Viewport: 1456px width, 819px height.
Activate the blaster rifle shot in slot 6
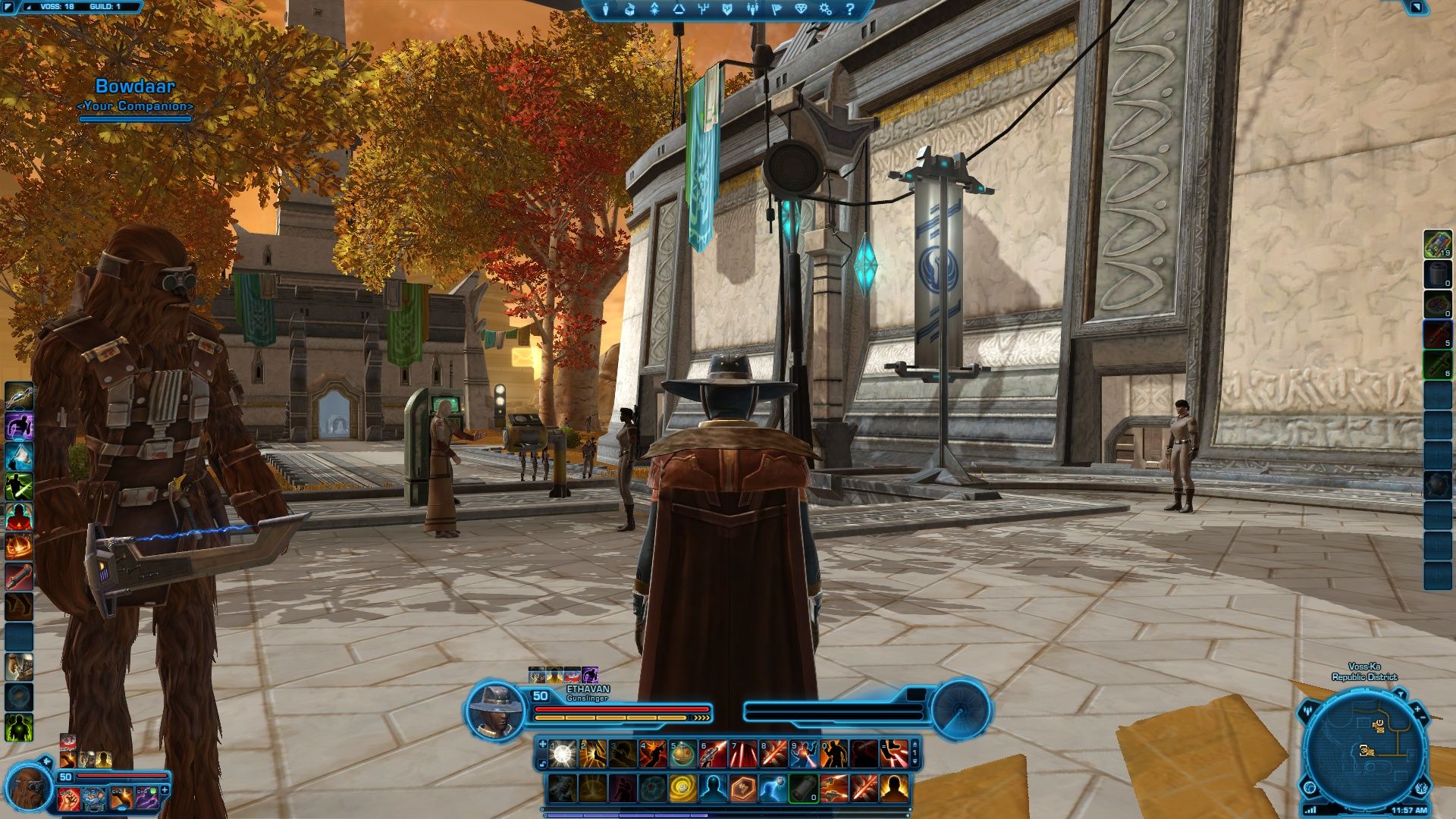pyautogui.click(x=713, y=753)
